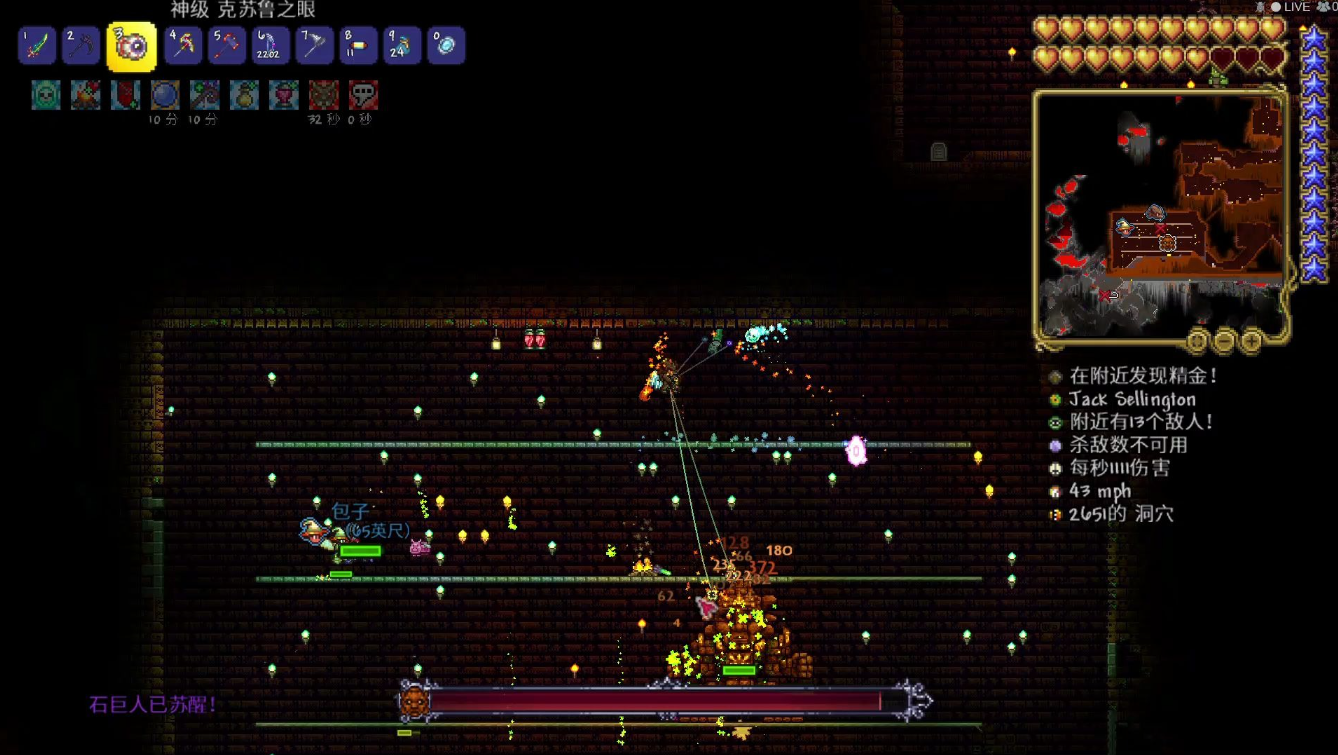Screen dimensions: 1338x755
Task: Click the green skull buff icon
Action: (x=46, y=95)
